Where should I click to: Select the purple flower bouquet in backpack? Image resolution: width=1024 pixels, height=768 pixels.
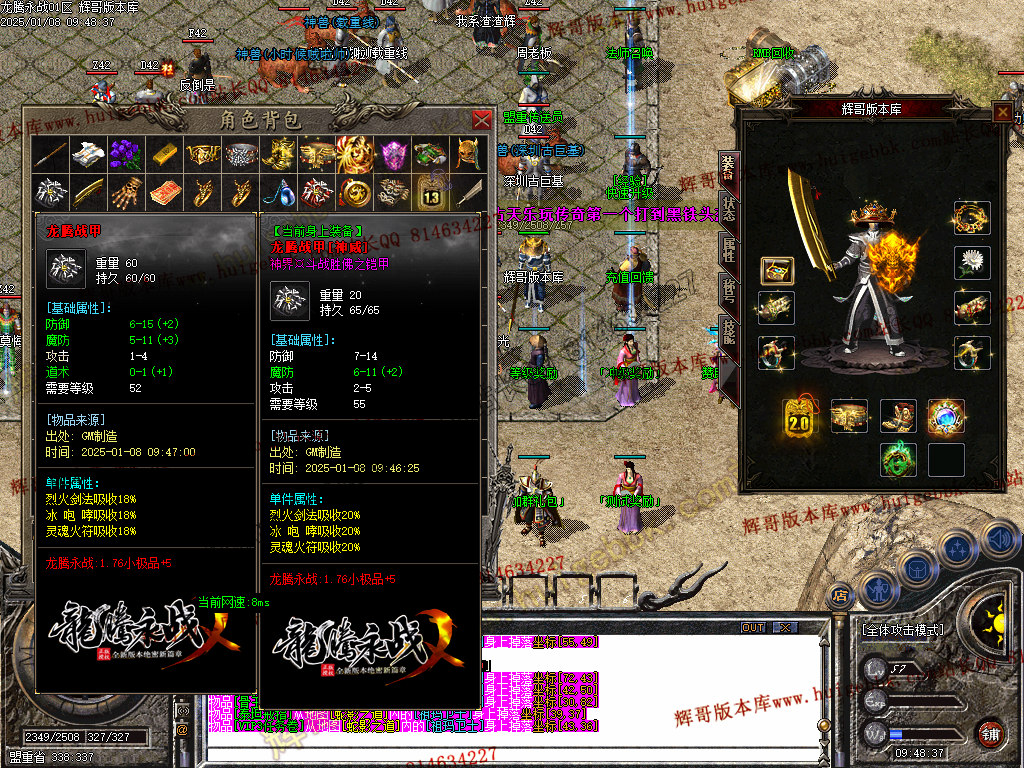tap(123, 154)
